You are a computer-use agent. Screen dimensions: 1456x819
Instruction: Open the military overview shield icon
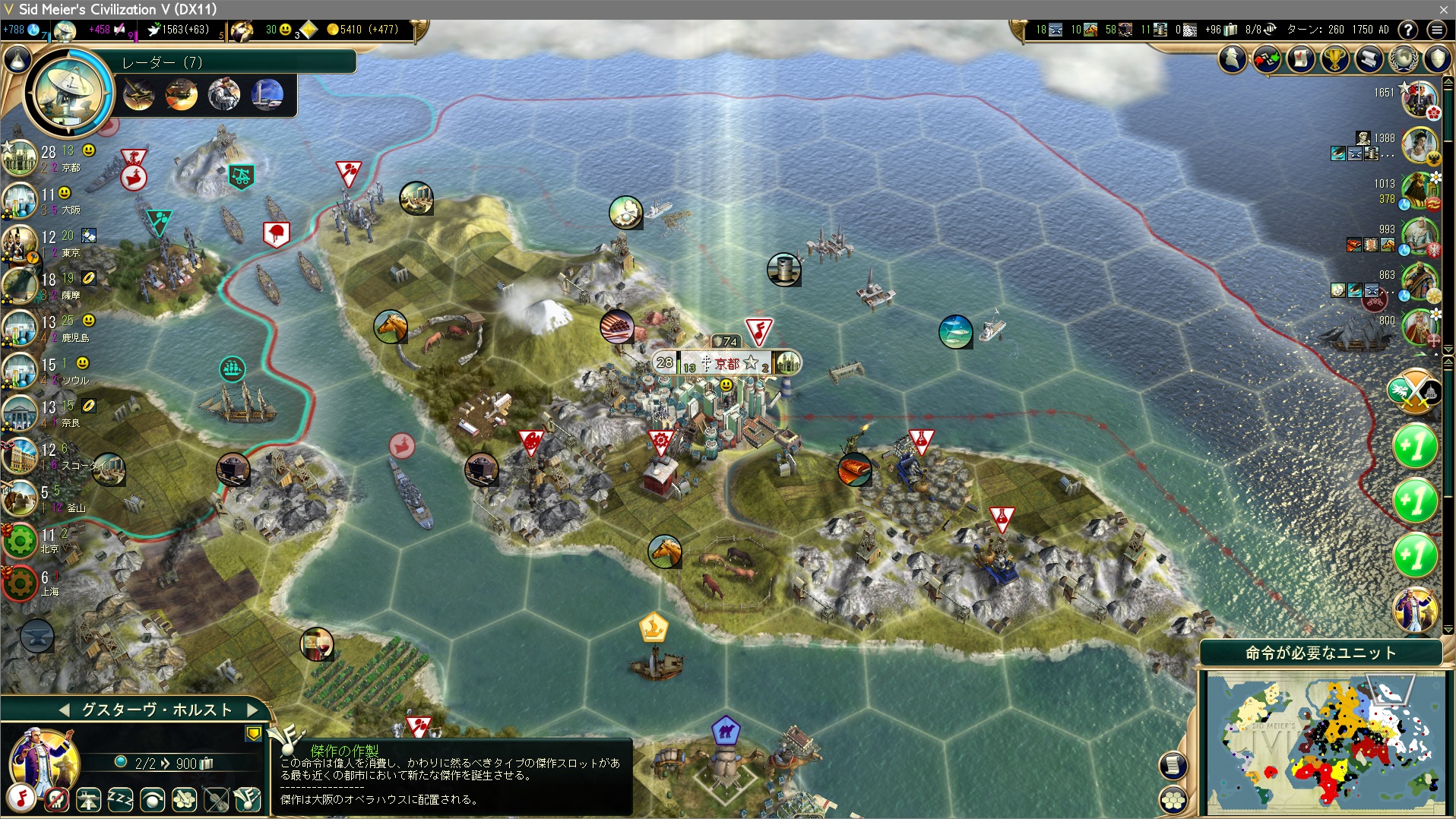tap(1437, 58)
